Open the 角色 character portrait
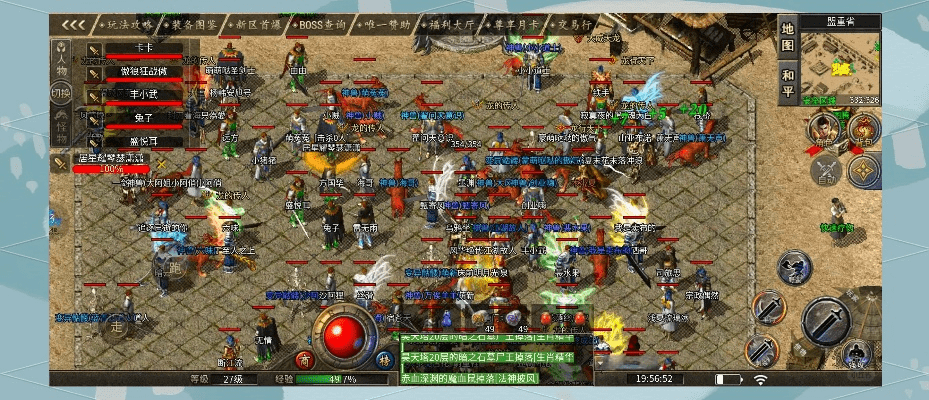The image size is (929, 400). tap(823, 125)
